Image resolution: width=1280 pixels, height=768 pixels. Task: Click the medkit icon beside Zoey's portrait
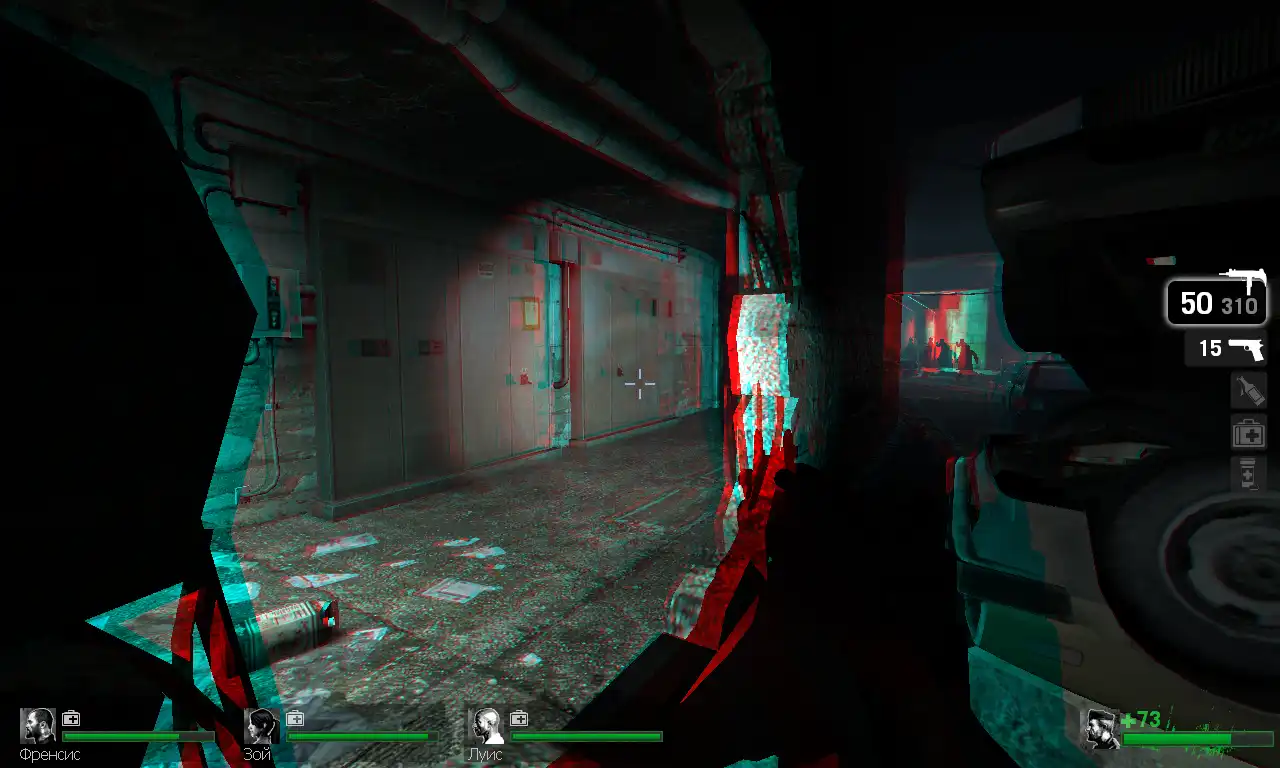tap(295, 718)
